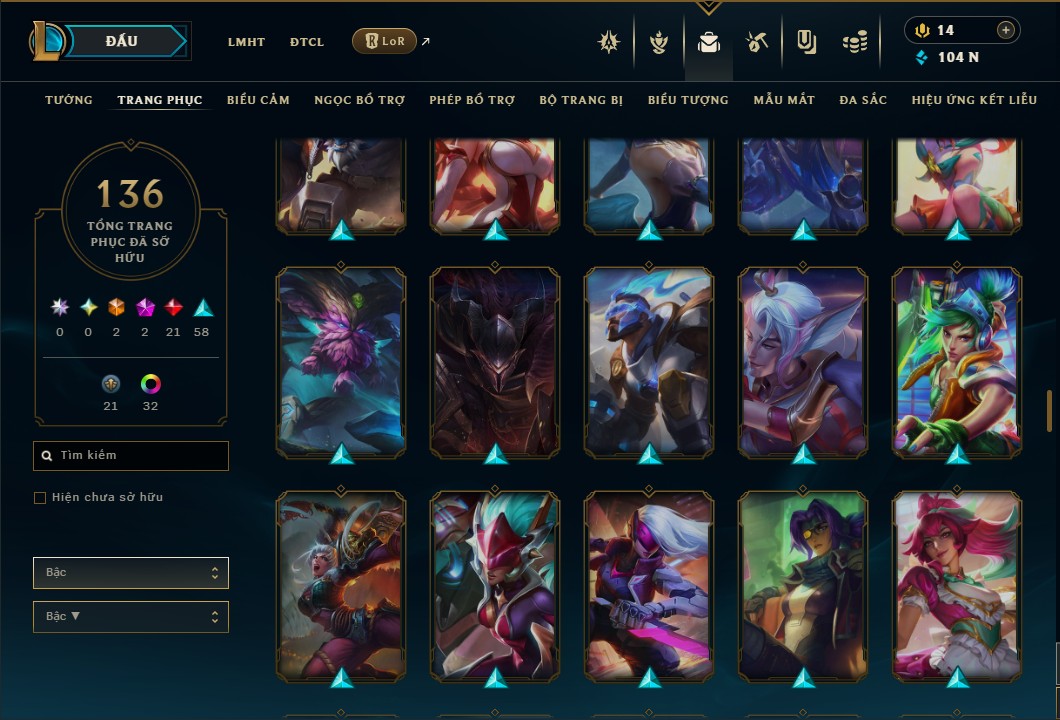The height and width of the screenshot is (720, 1060).
Task: Open the Bậc ▼ sorting dropdown
Action: [131, 617]
